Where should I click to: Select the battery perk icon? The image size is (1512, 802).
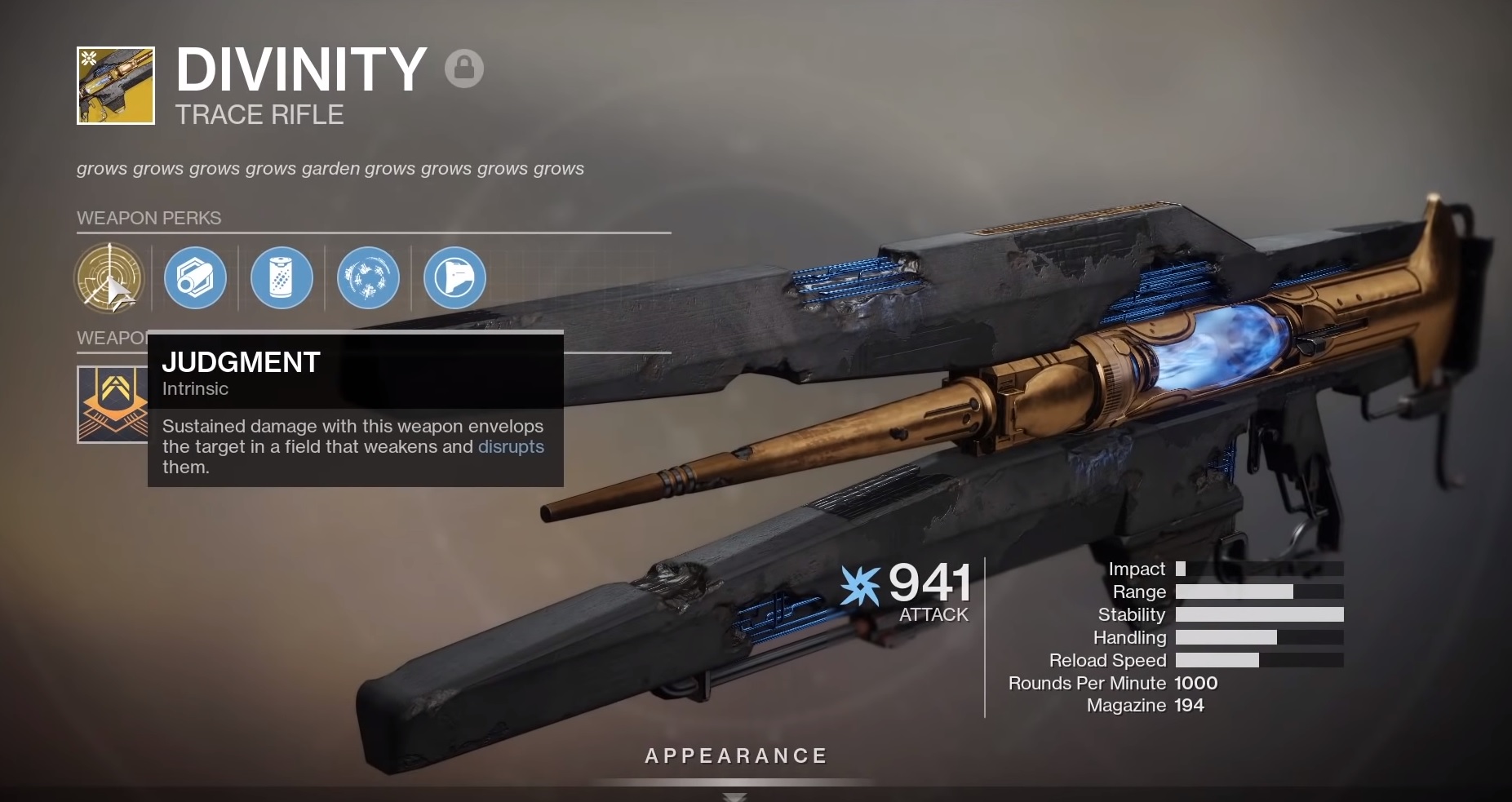click(282, 278)
